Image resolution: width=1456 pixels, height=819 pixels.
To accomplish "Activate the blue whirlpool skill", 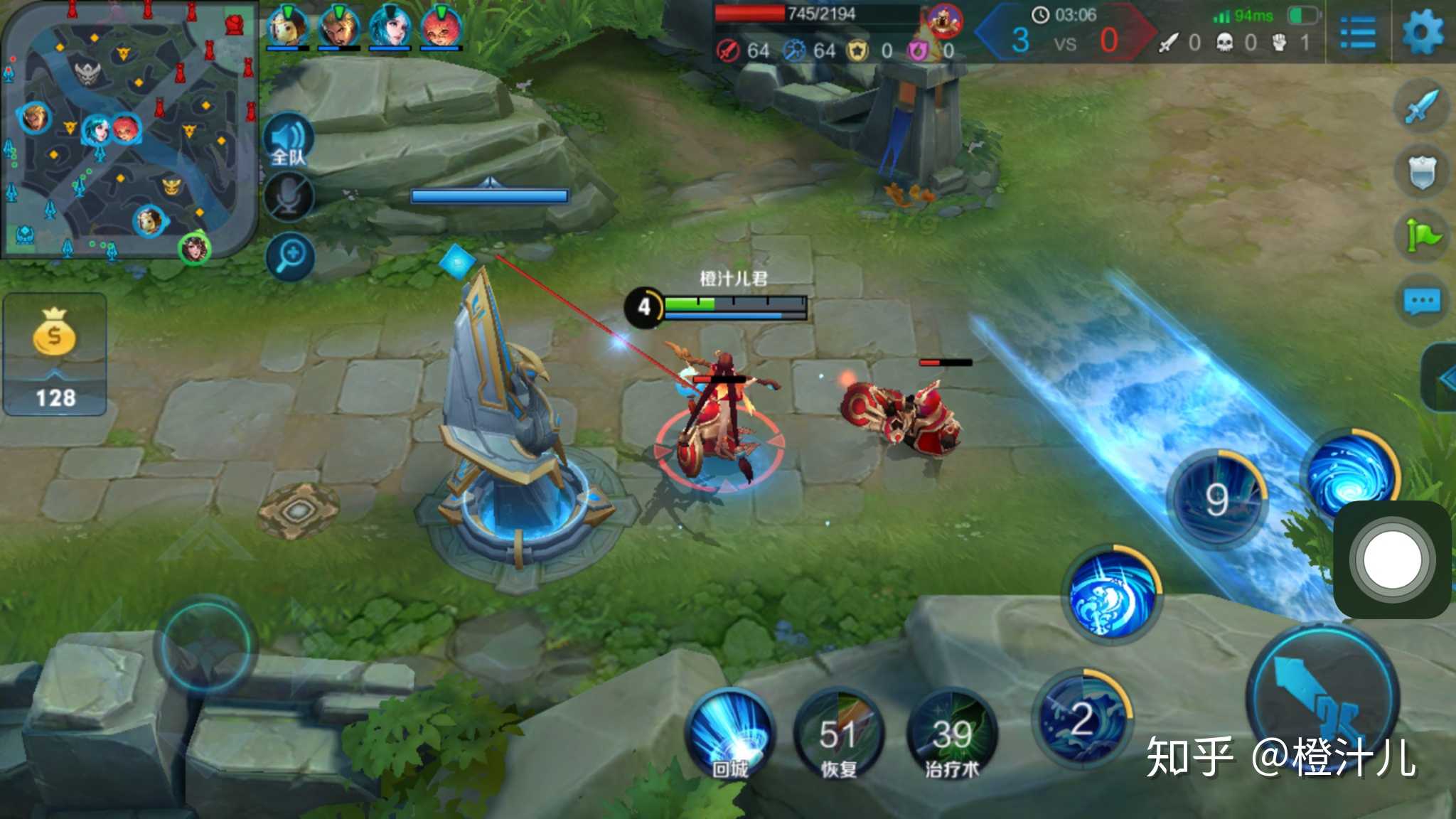I will tap(1351, 473).
